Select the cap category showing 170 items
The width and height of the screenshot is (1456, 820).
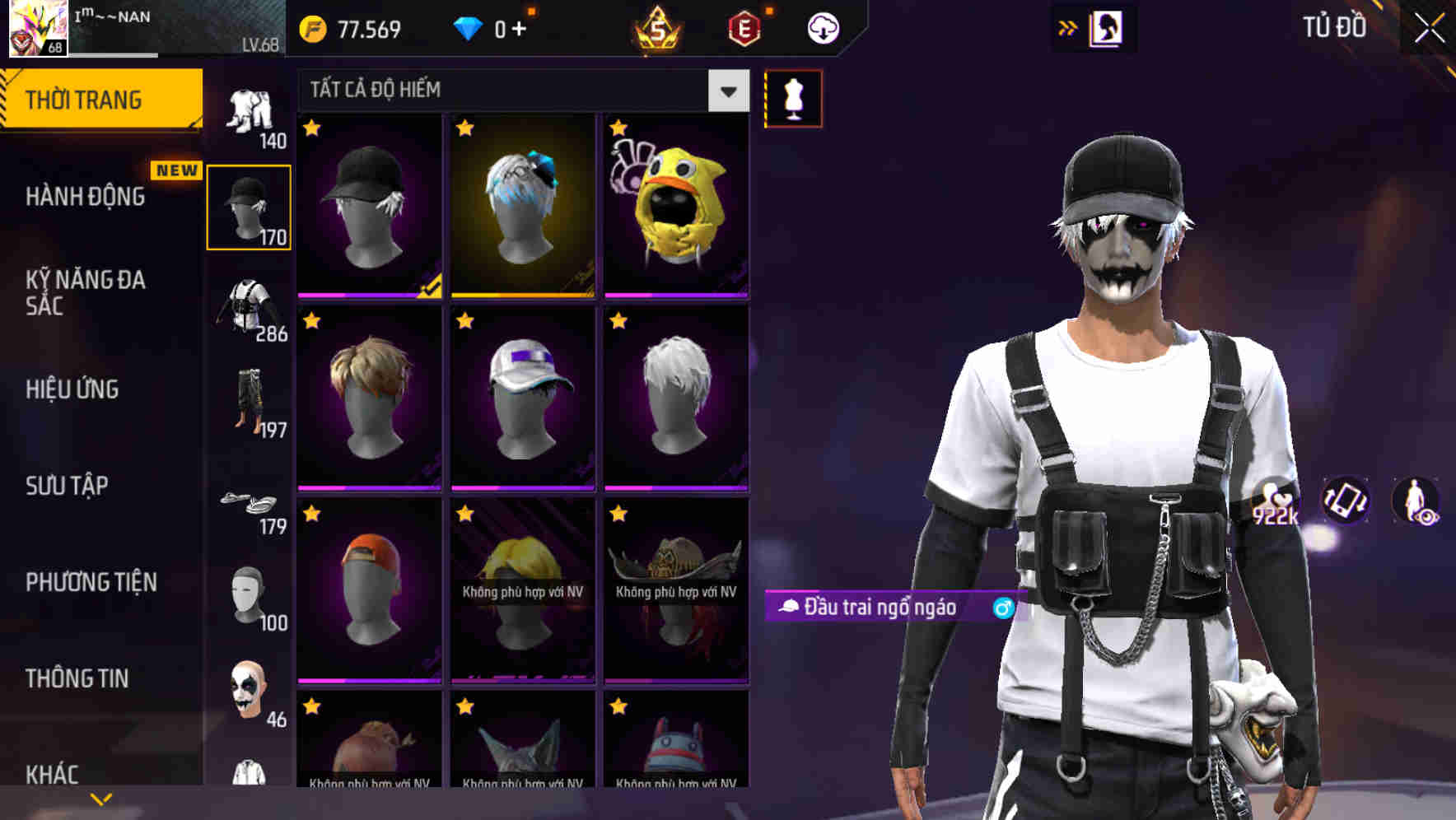pos(249,206)
